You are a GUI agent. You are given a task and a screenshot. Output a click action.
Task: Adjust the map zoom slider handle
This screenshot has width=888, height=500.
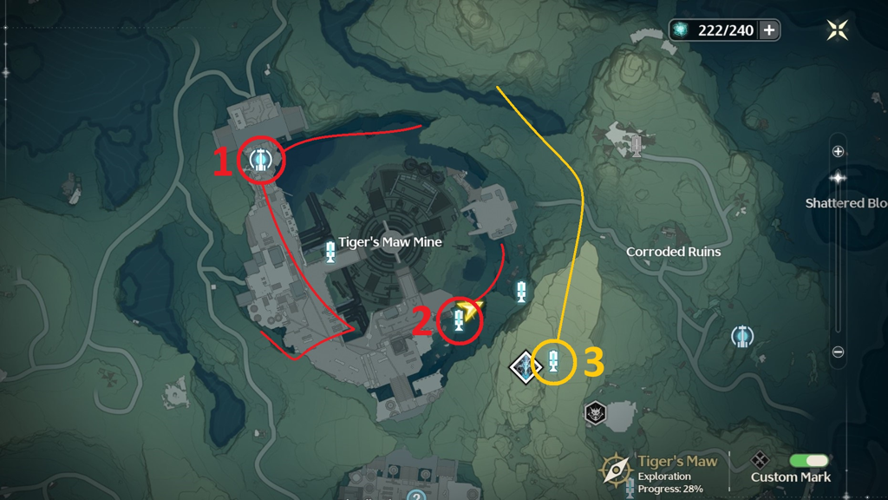tap(838, 177)
